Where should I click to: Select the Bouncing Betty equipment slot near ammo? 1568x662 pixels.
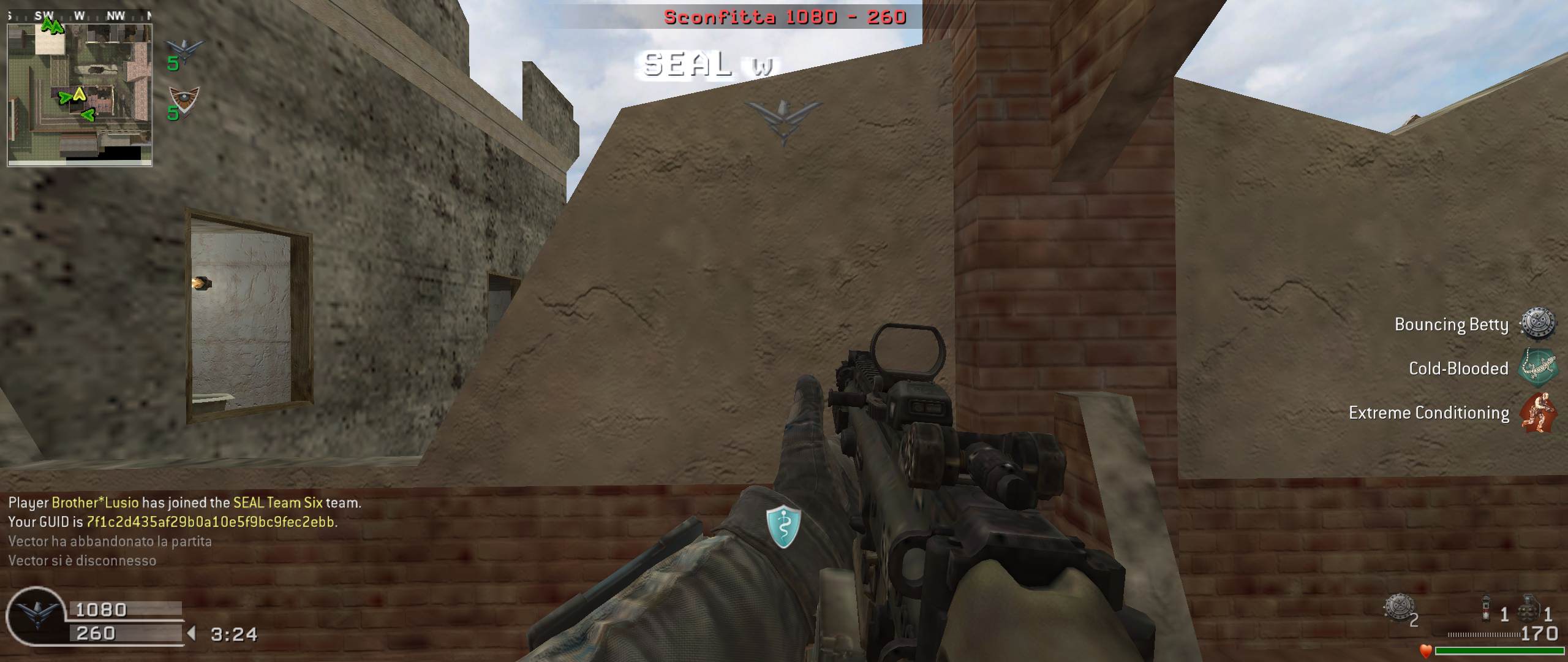coord(1398,608)
